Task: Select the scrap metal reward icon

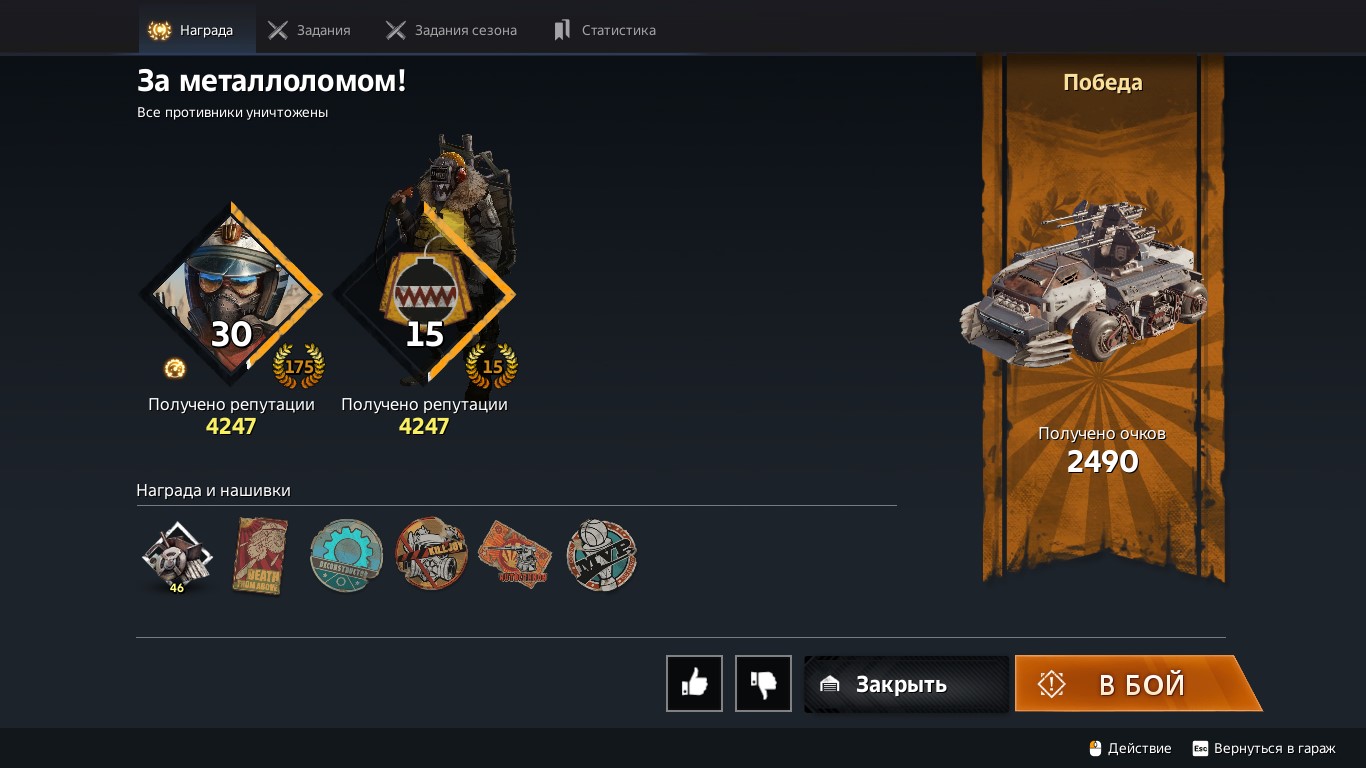Action: pyautogui.click(x=177, y=556)
